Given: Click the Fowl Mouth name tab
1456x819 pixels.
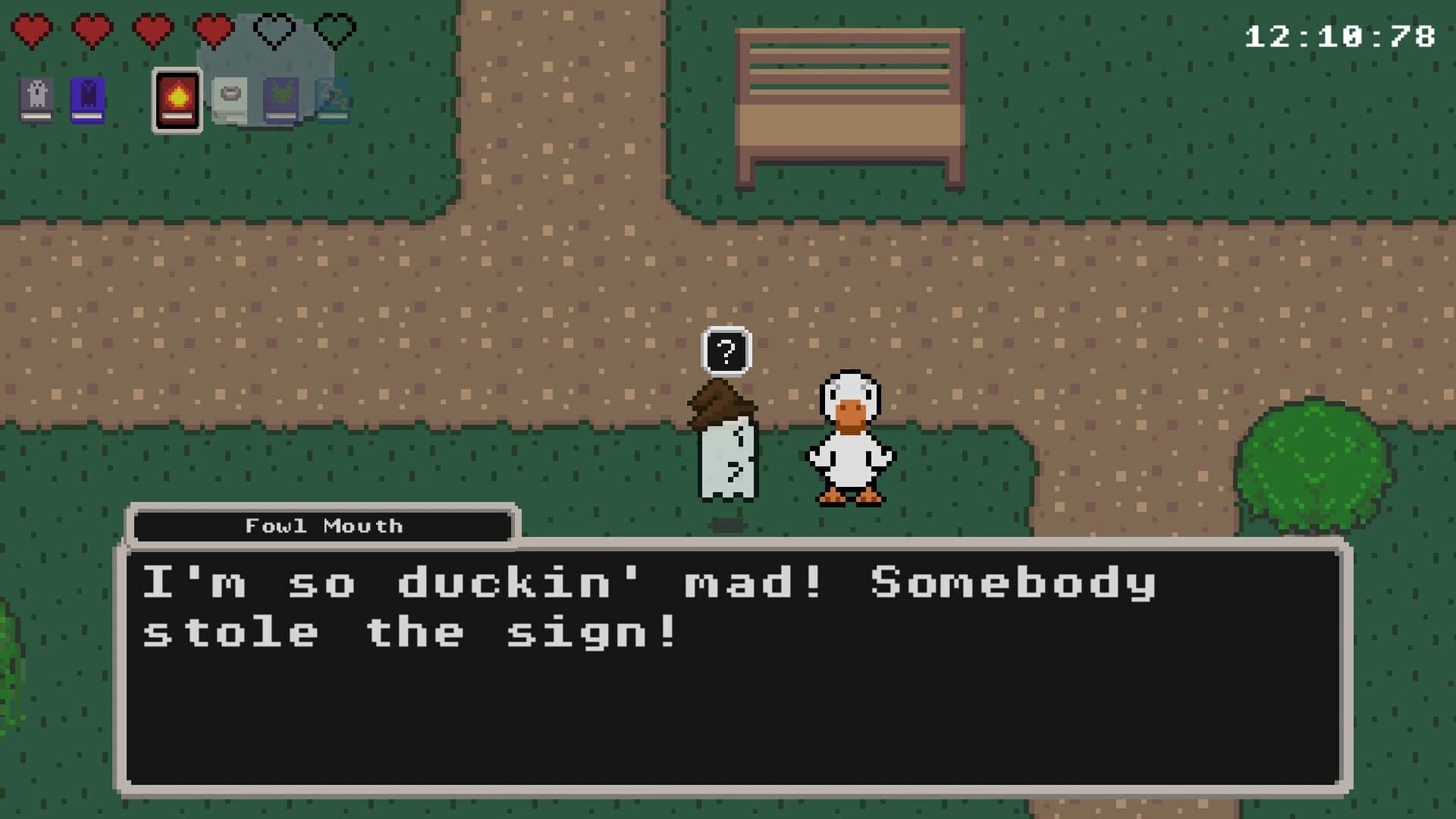Looking at the screenshot, I should click(x=323, y=525).
